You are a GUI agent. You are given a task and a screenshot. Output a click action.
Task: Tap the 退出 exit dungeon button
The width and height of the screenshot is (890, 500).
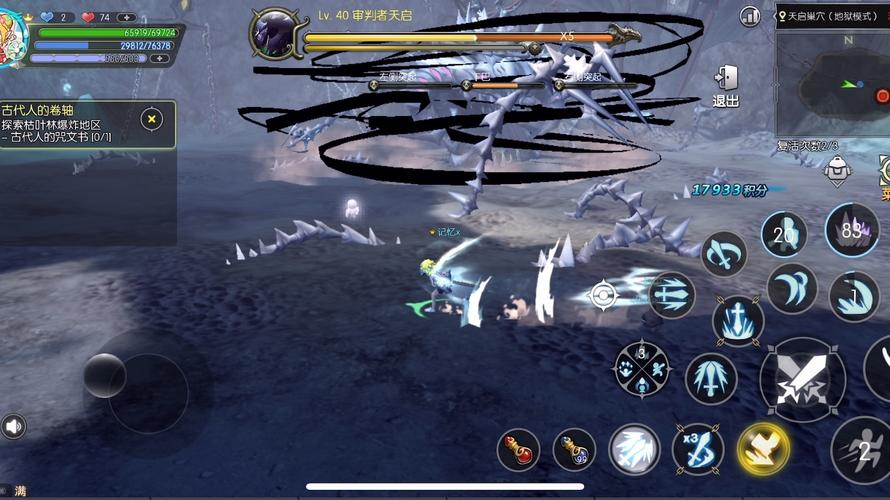point(725,85)
